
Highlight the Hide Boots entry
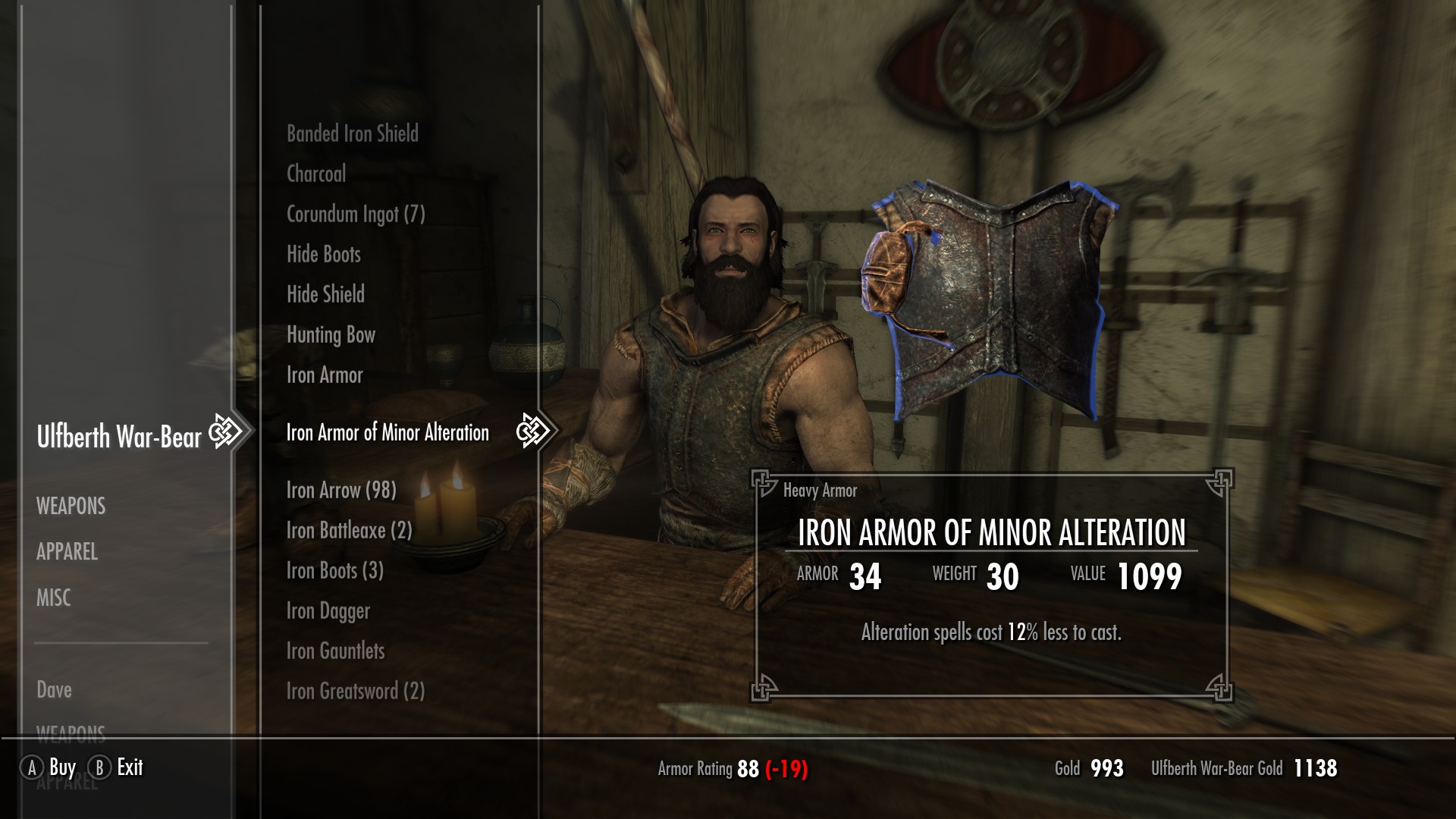(324, 254)
